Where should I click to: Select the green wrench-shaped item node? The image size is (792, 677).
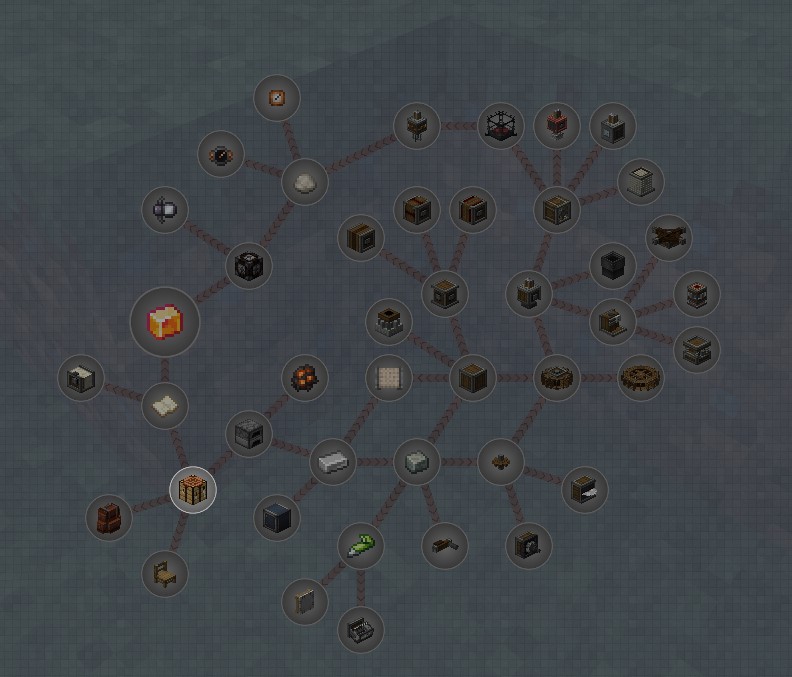(x=361, y=545)
